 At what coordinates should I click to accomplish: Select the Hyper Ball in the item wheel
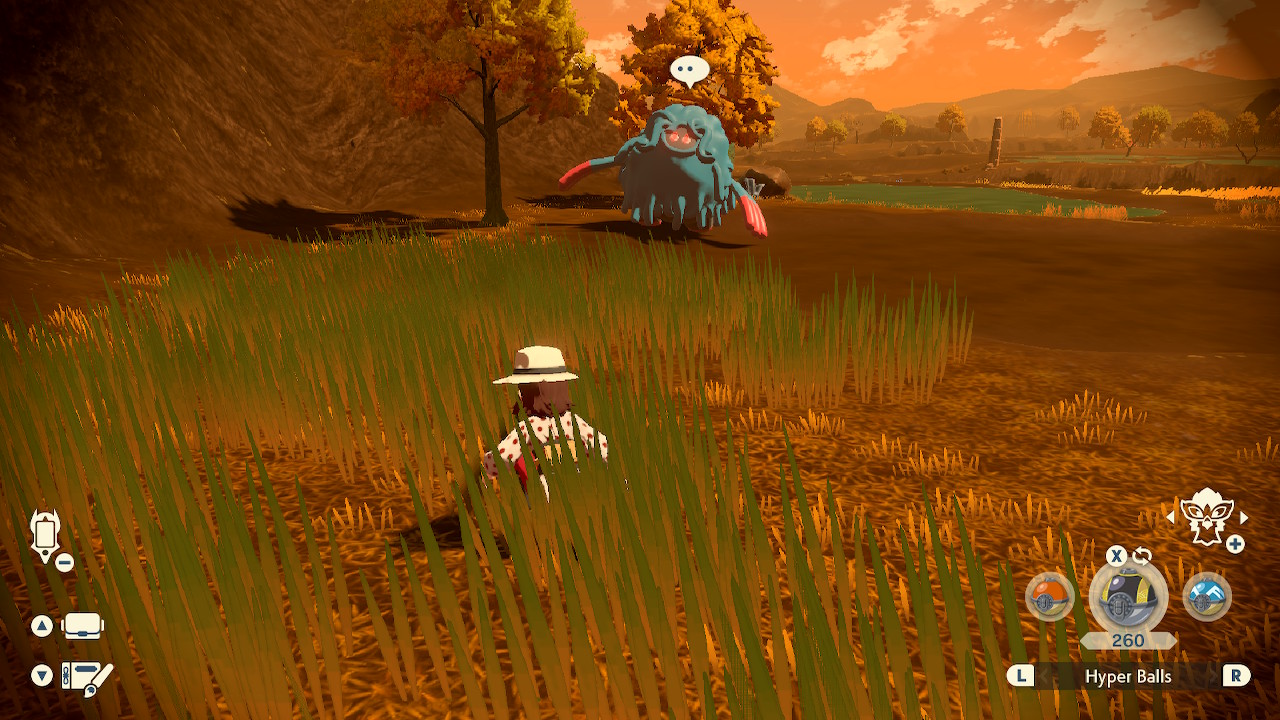point(1128,597)
